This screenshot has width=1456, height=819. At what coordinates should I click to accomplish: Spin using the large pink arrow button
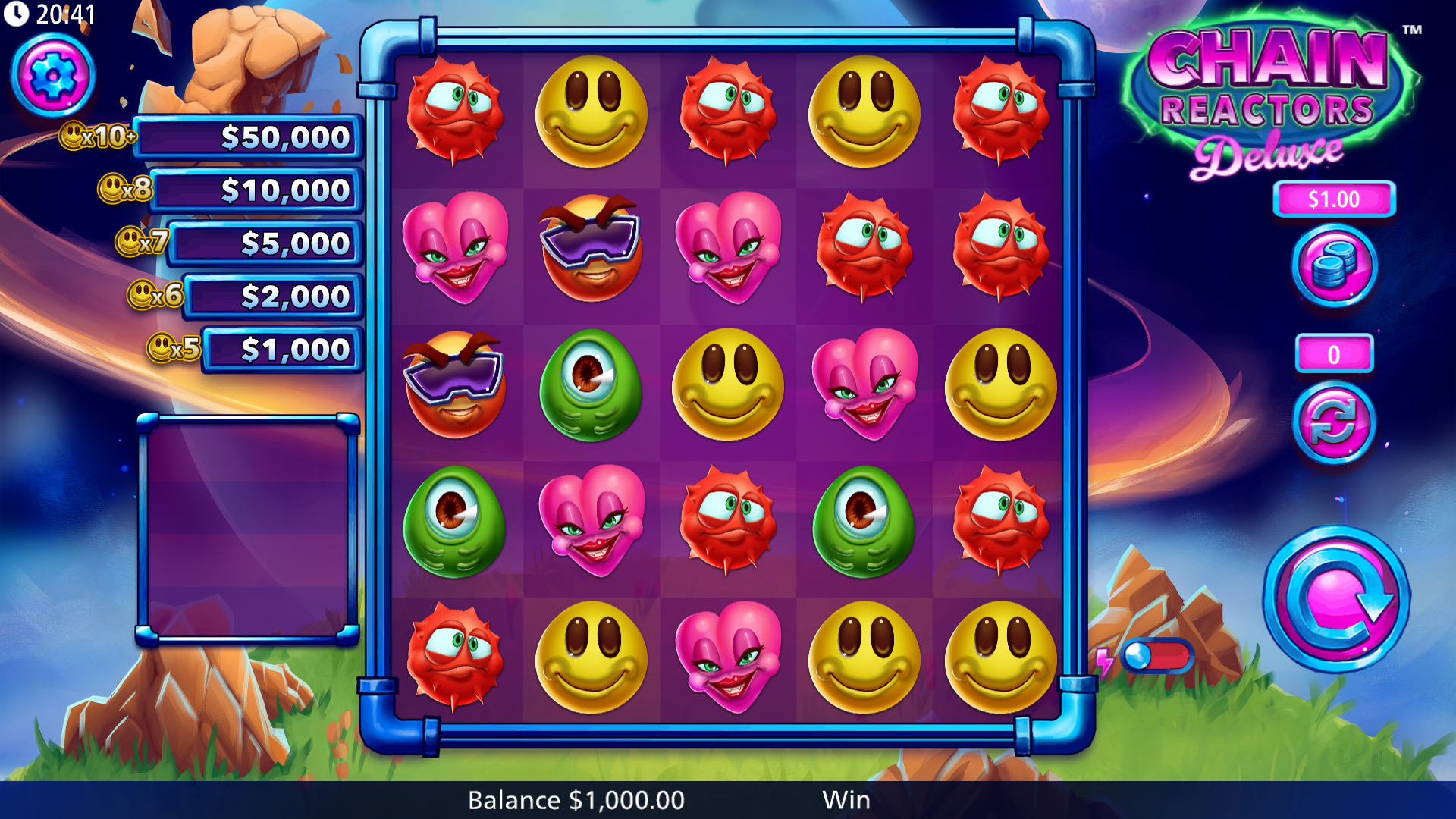pos(1336,599)
